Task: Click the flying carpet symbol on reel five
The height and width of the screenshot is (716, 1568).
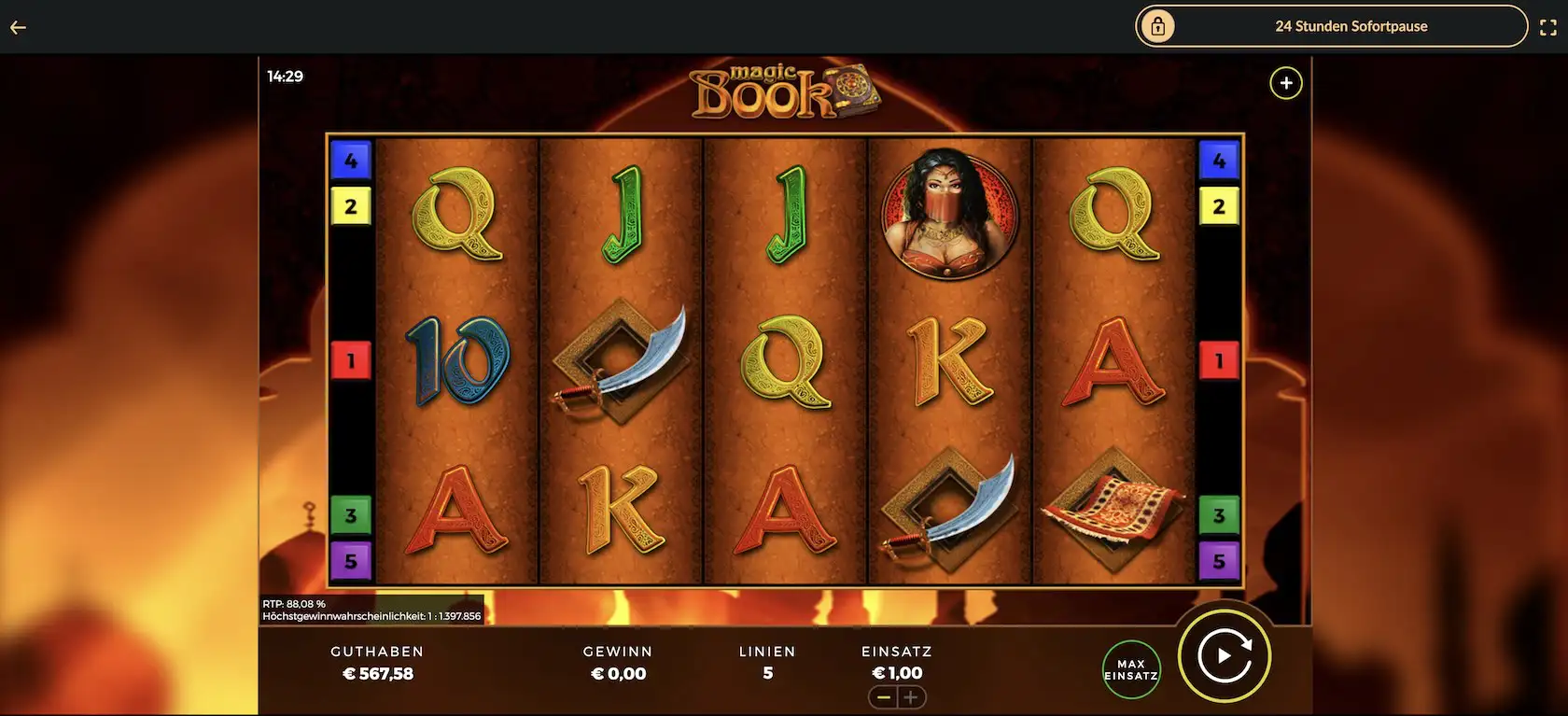Action: [1112, 509]
